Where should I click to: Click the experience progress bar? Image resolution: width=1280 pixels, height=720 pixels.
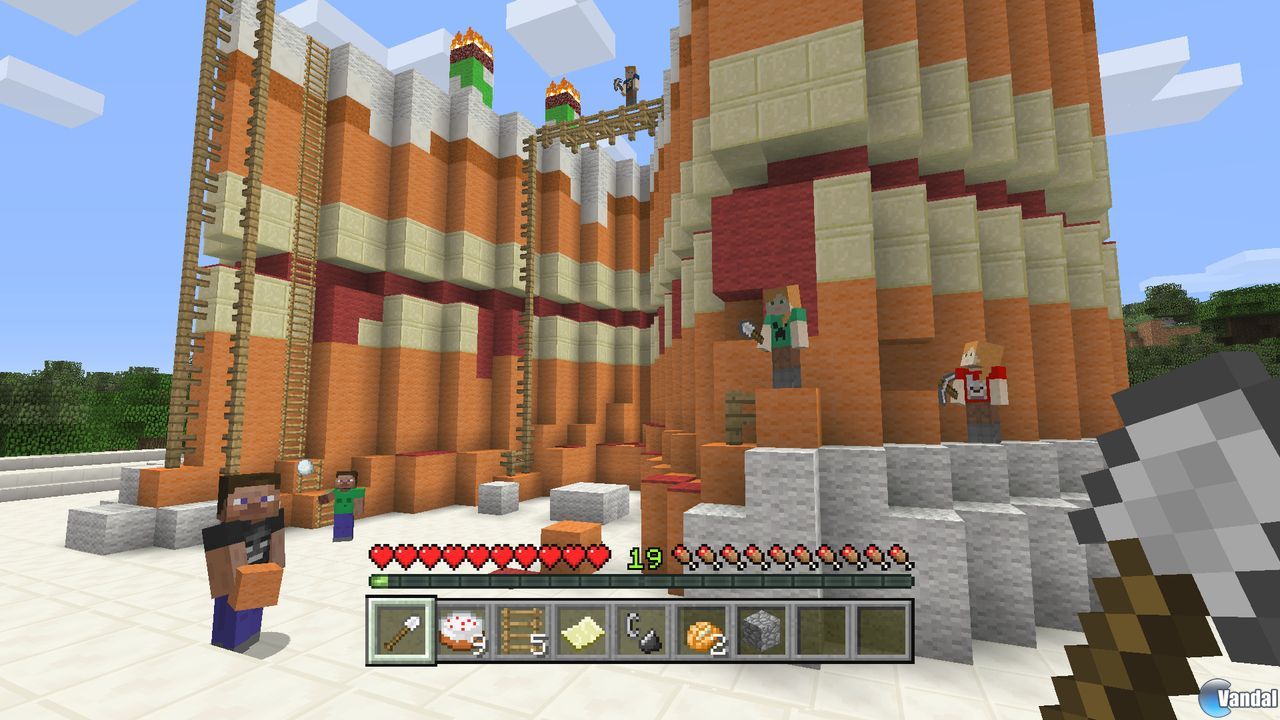tap(640, 578)
